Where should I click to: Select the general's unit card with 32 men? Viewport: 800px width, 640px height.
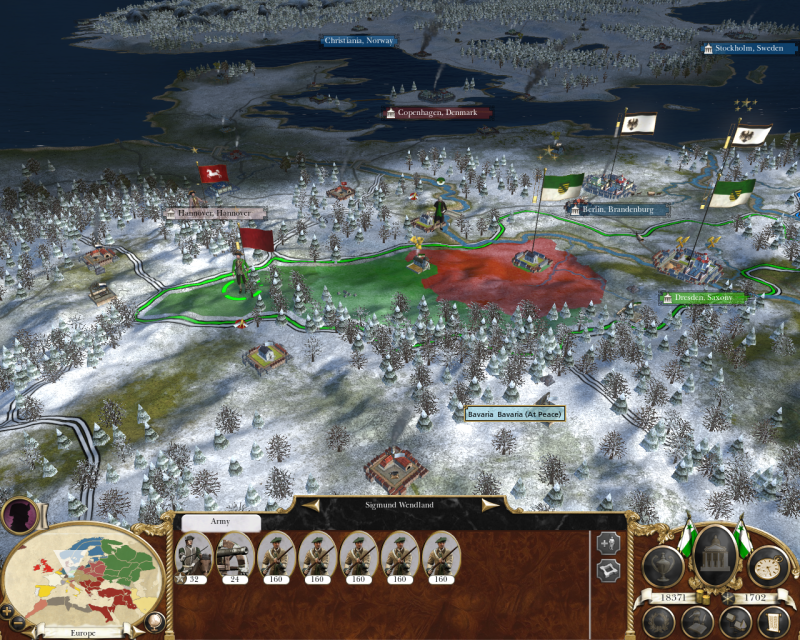(193, 556)
